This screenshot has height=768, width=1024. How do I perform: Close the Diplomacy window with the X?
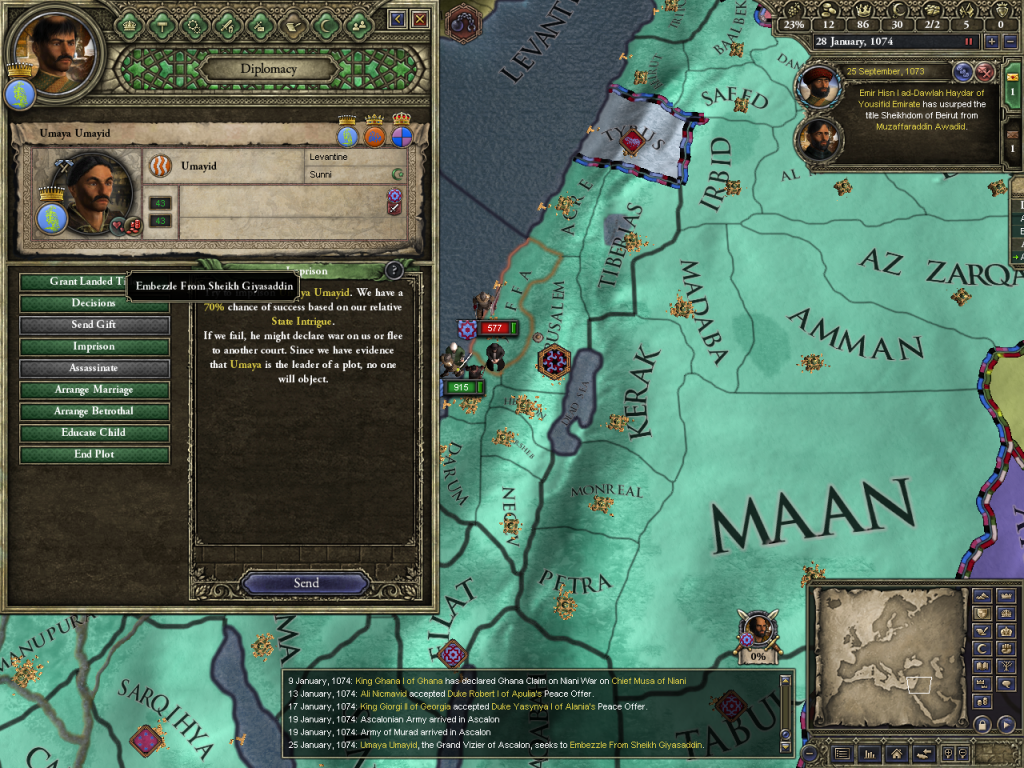420,19
